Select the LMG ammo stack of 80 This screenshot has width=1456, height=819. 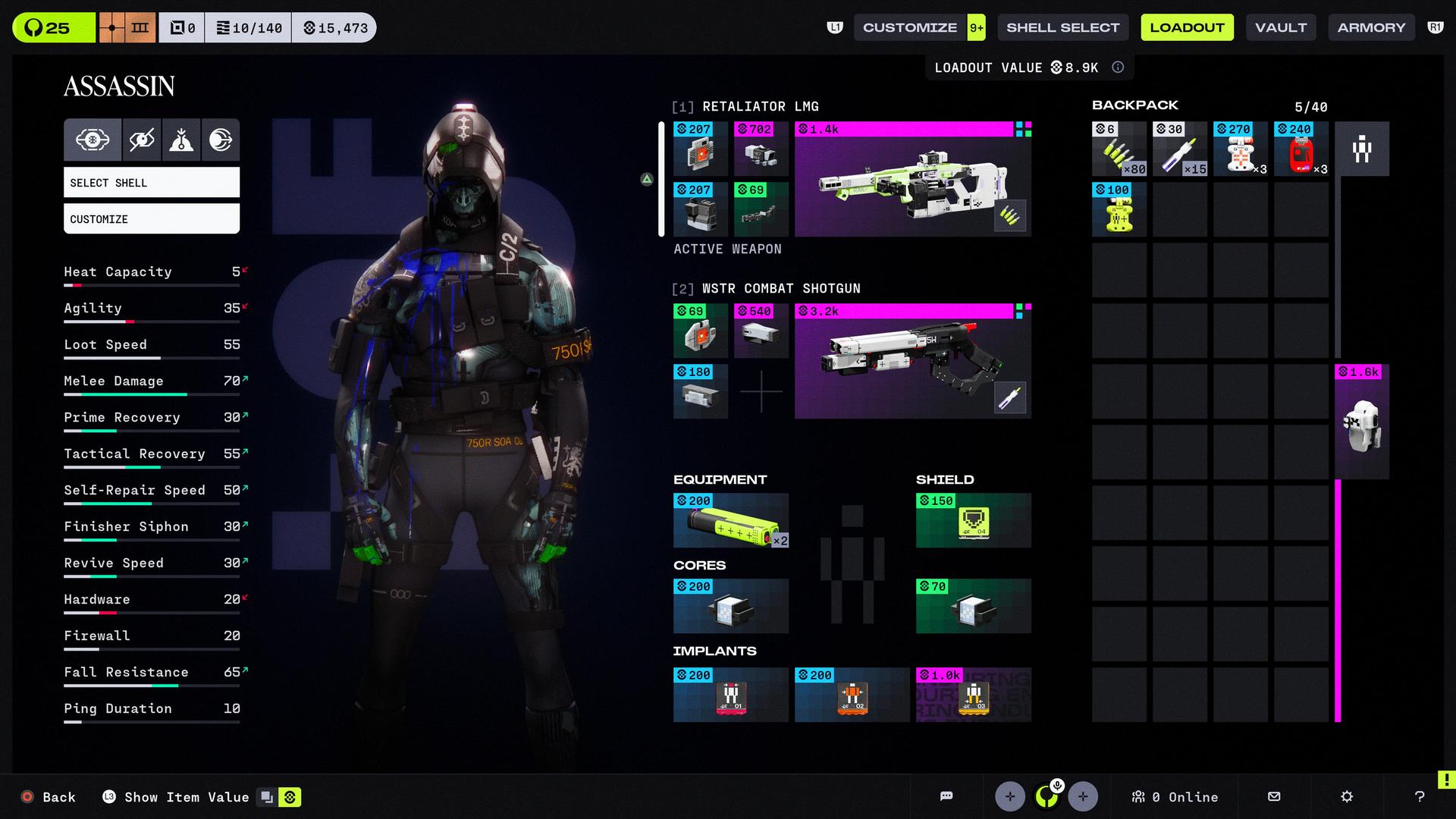tap(1119, 149)
